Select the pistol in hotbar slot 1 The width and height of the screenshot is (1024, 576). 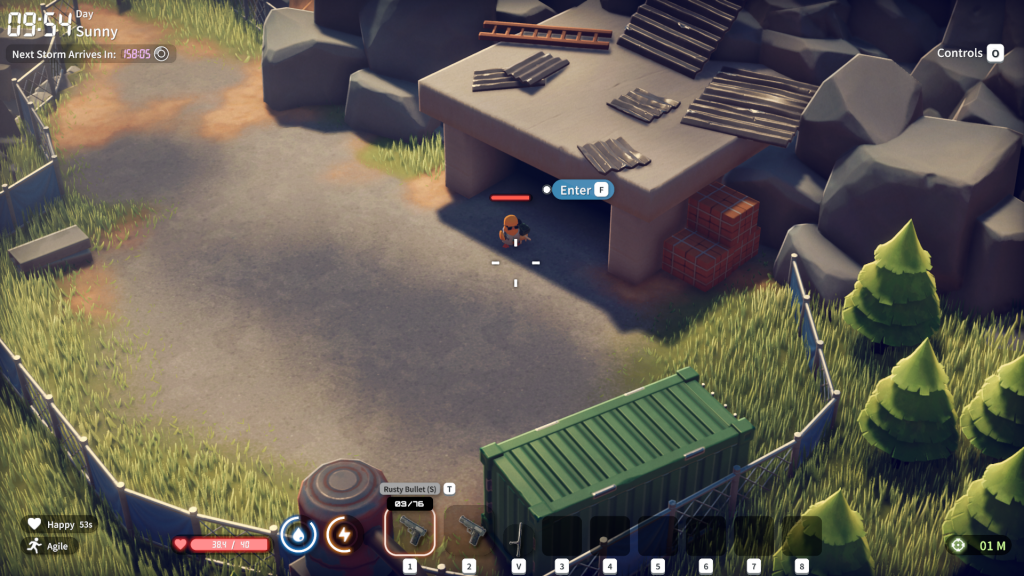pos(410,533)
